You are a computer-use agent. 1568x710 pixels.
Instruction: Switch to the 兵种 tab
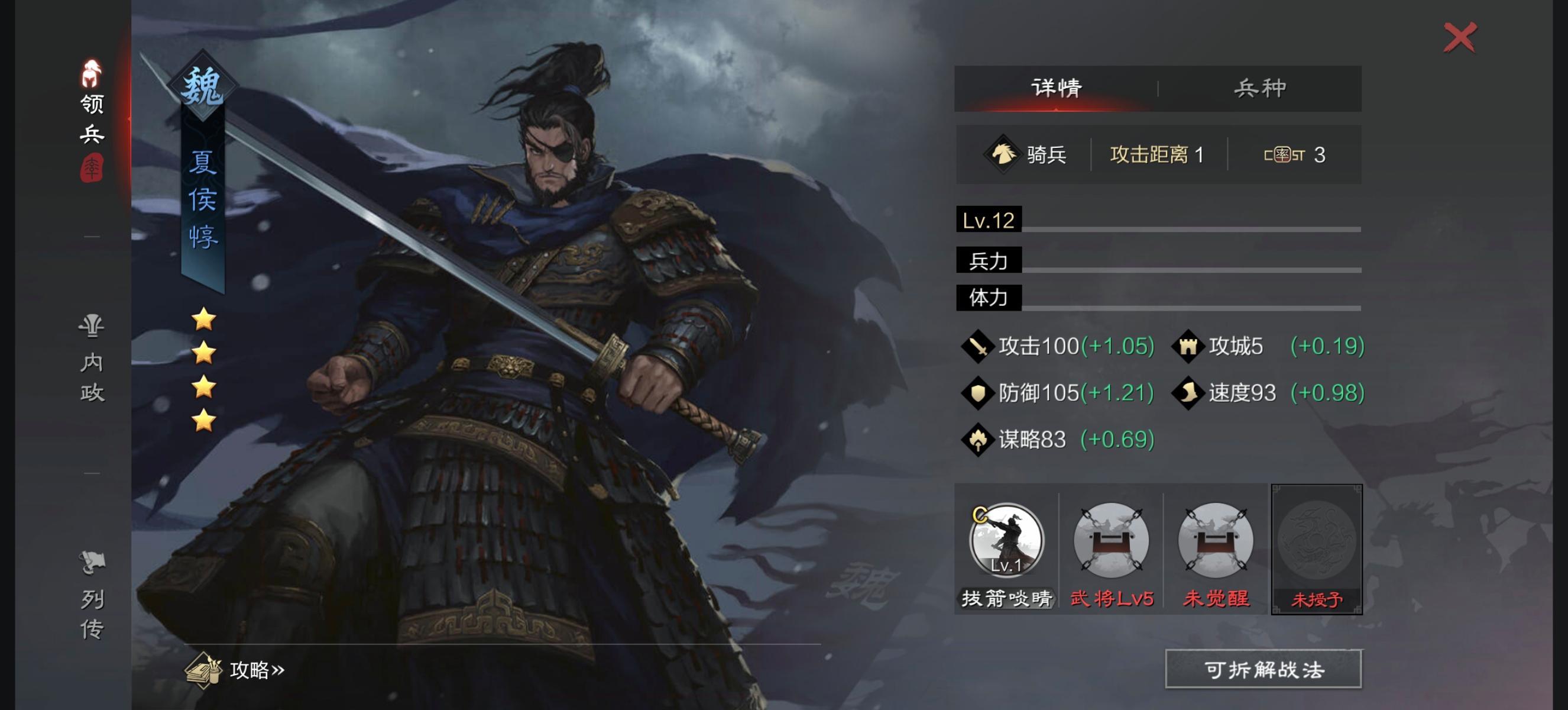1259,88
